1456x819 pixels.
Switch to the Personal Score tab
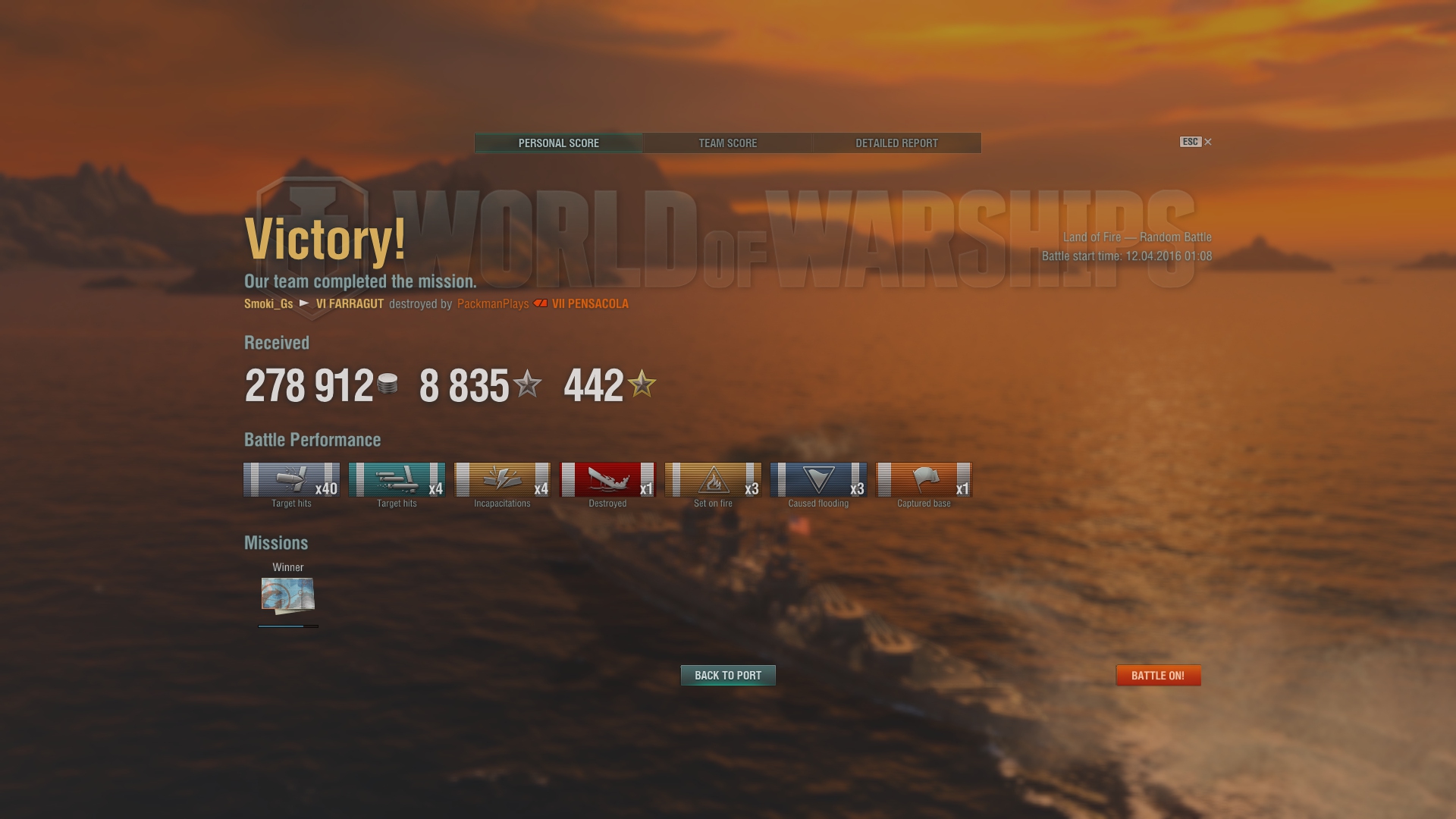pyautogui.click(x=558, y=143)
